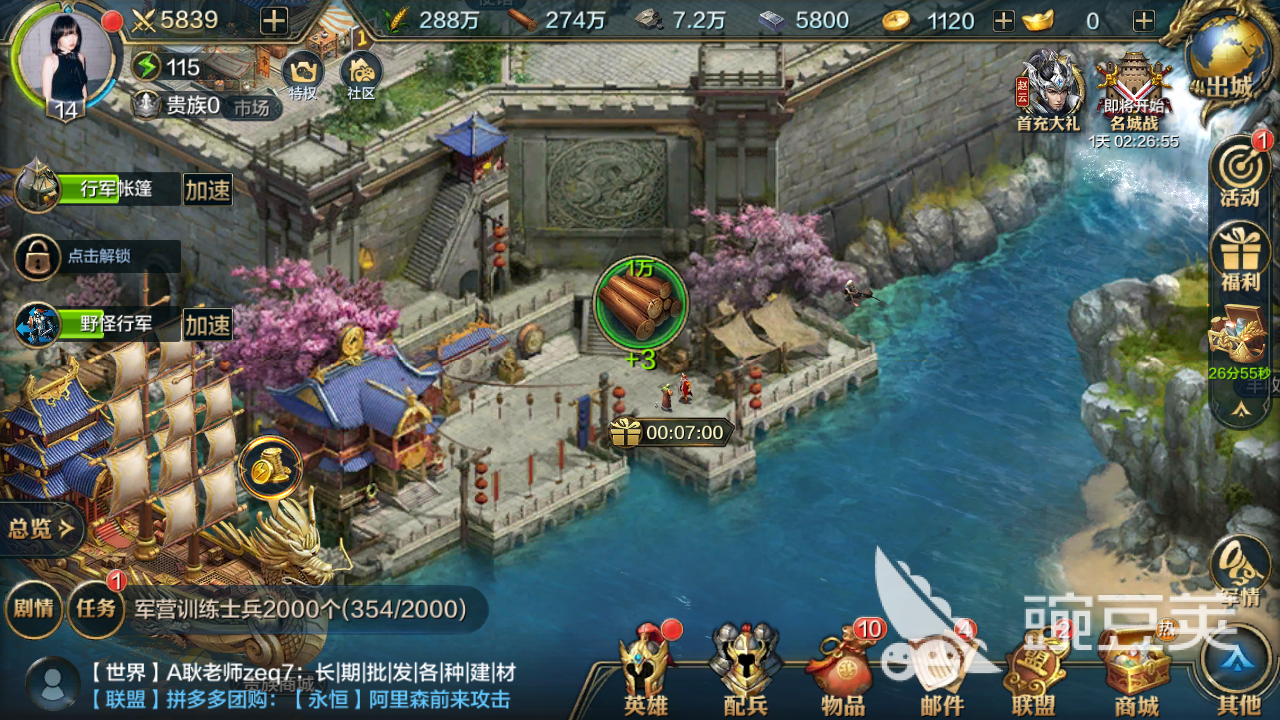1280x720 pixels.
Task: Open the 剧情 story button
Action: point(33,607)
